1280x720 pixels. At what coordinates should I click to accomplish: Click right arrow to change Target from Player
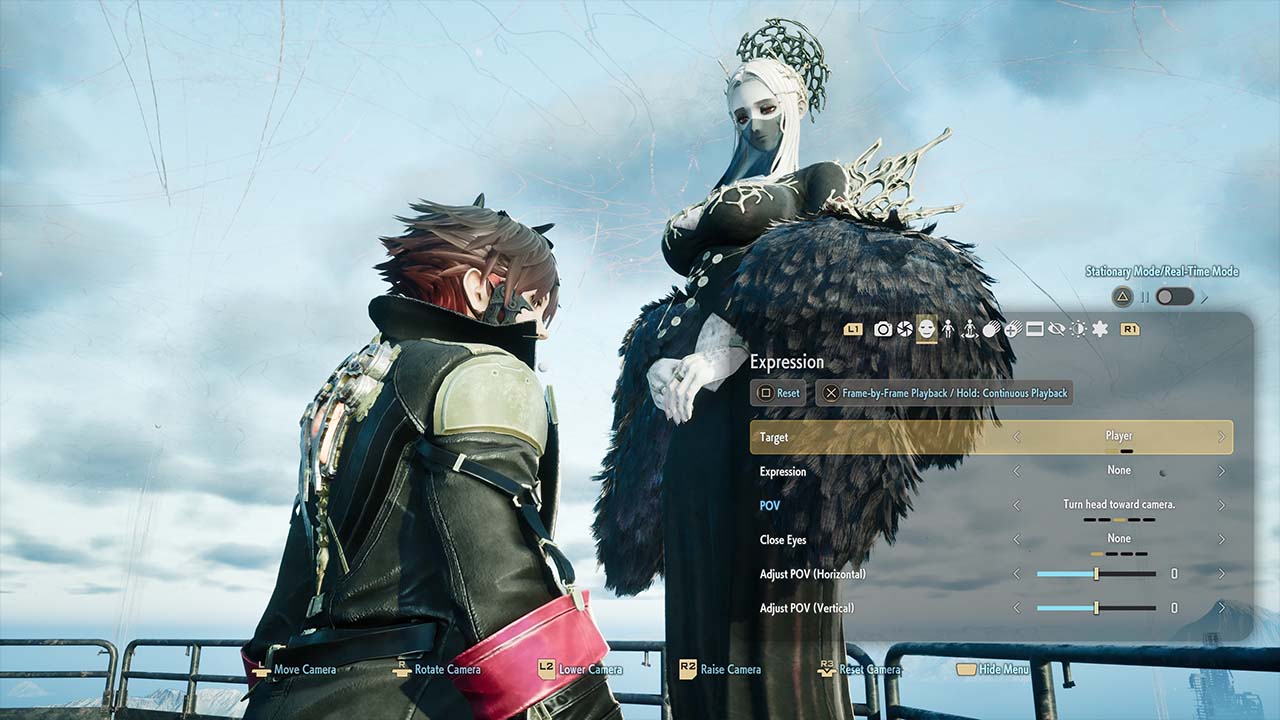[x=1221, y=437]
